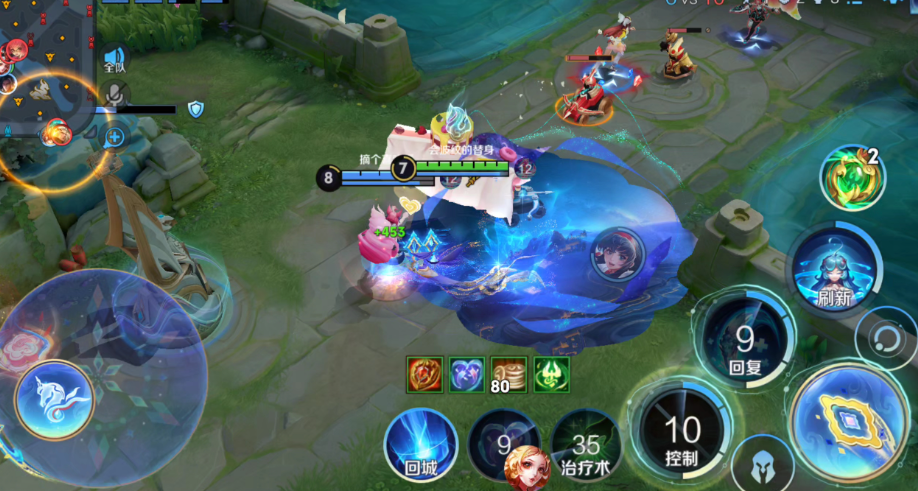This screenshot has width=918, height=491.
Task: Click the blue shield icon
Action: (x=195, y=109)
